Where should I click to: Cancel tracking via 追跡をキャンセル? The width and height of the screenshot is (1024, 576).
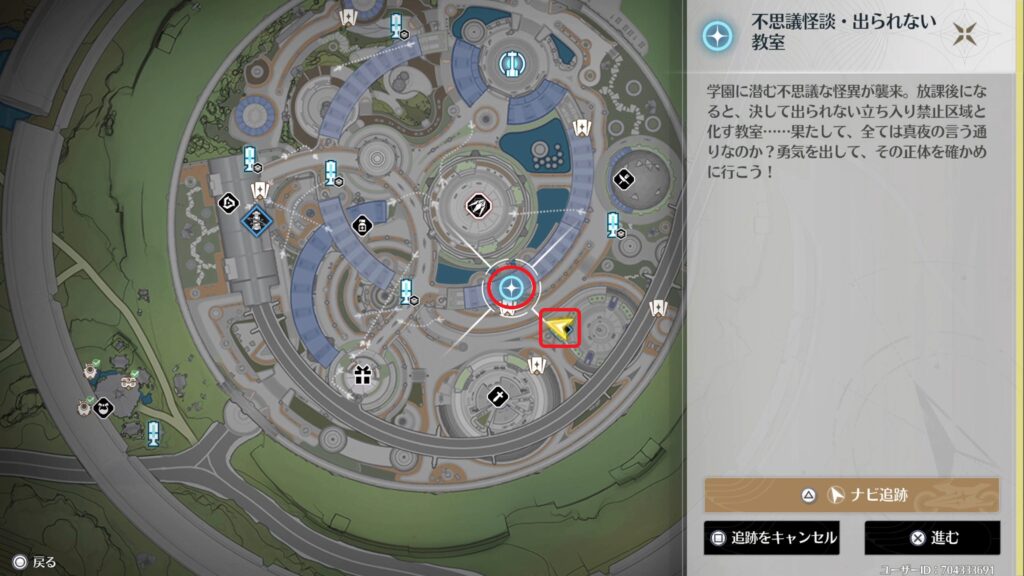click(x=772, y=538)
